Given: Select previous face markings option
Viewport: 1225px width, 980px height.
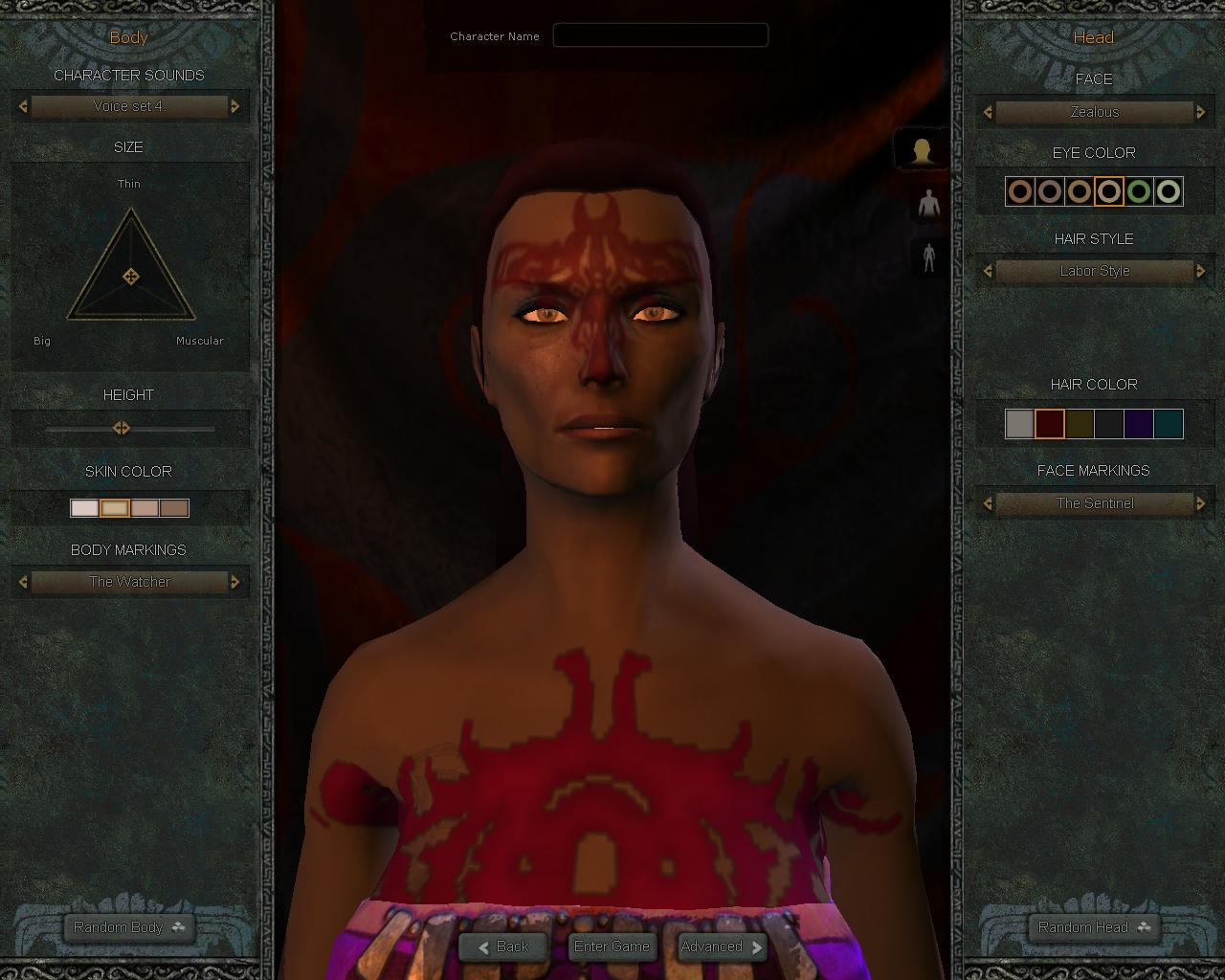Looking at the screenshot, I should [988, 502].
